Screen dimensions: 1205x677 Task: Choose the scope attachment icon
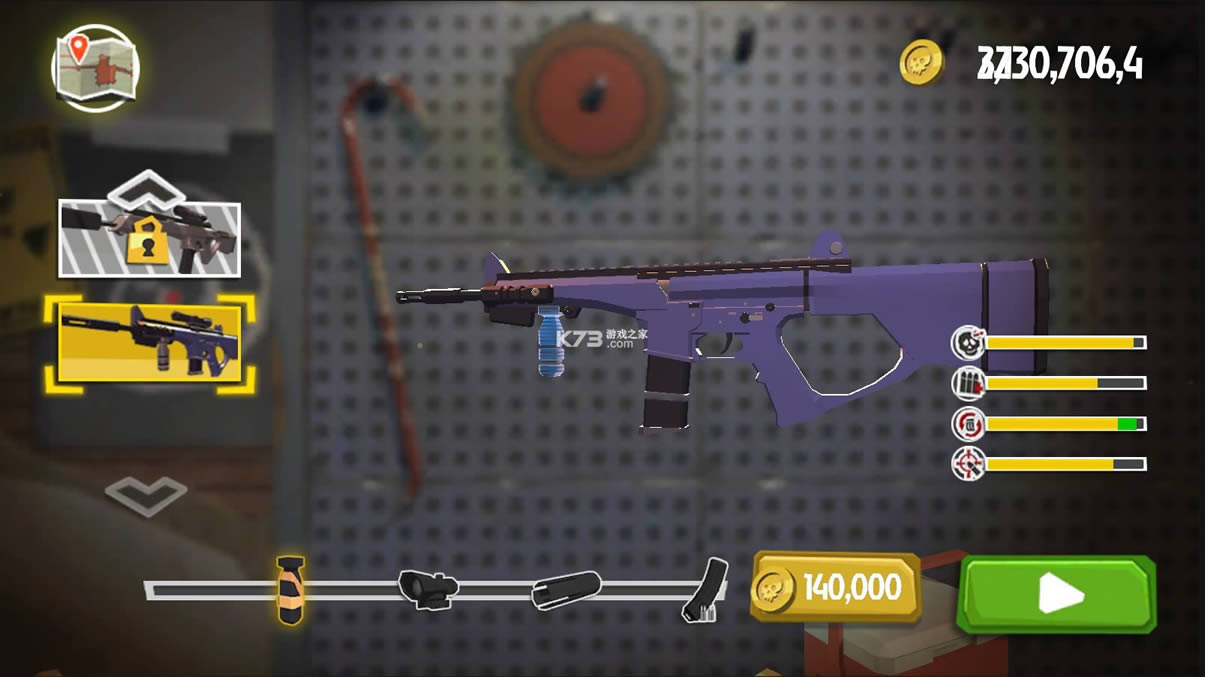point(427,588)
